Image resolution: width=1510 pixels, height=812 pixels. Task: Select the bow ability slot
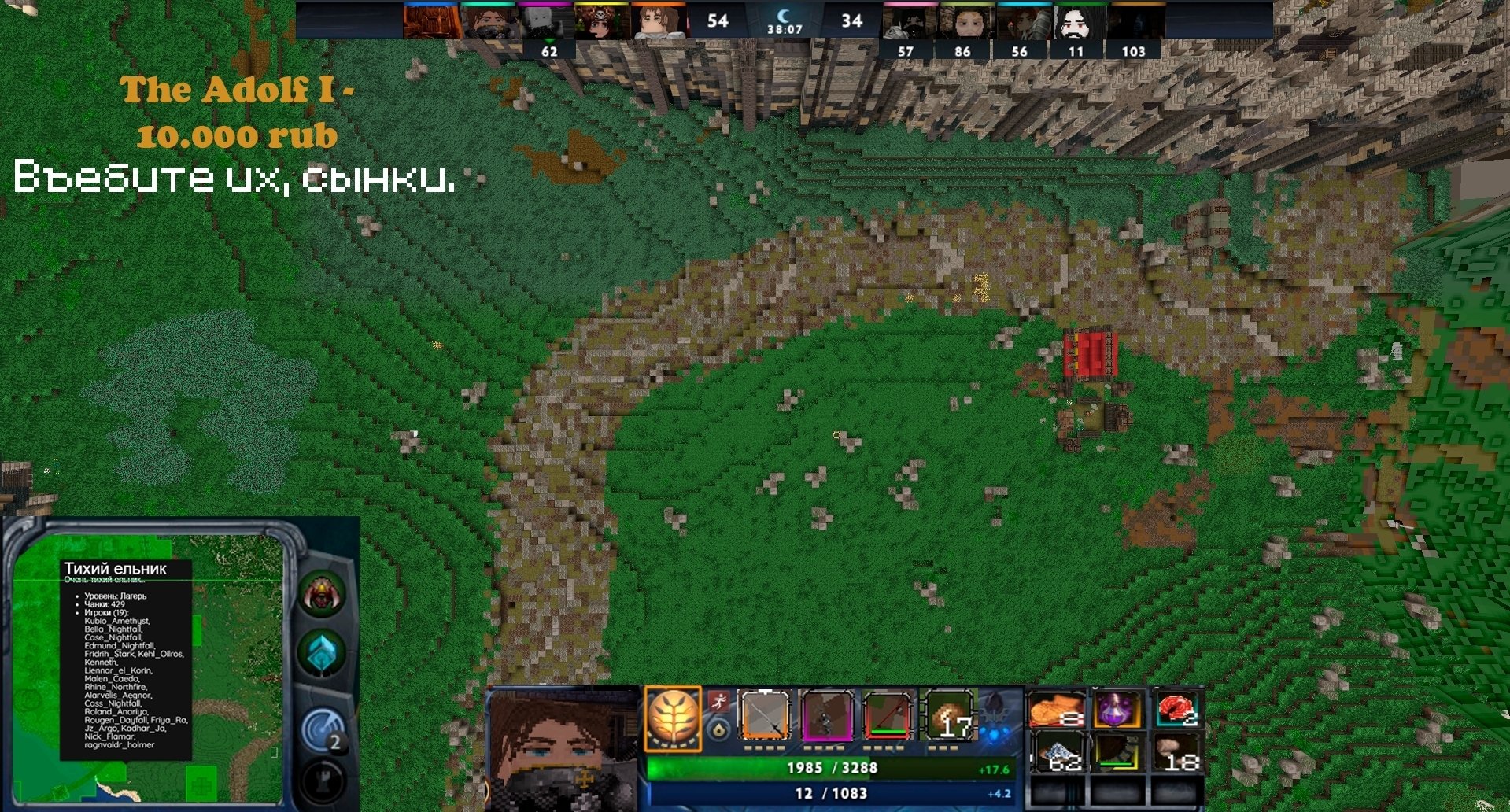click(765, 716)
